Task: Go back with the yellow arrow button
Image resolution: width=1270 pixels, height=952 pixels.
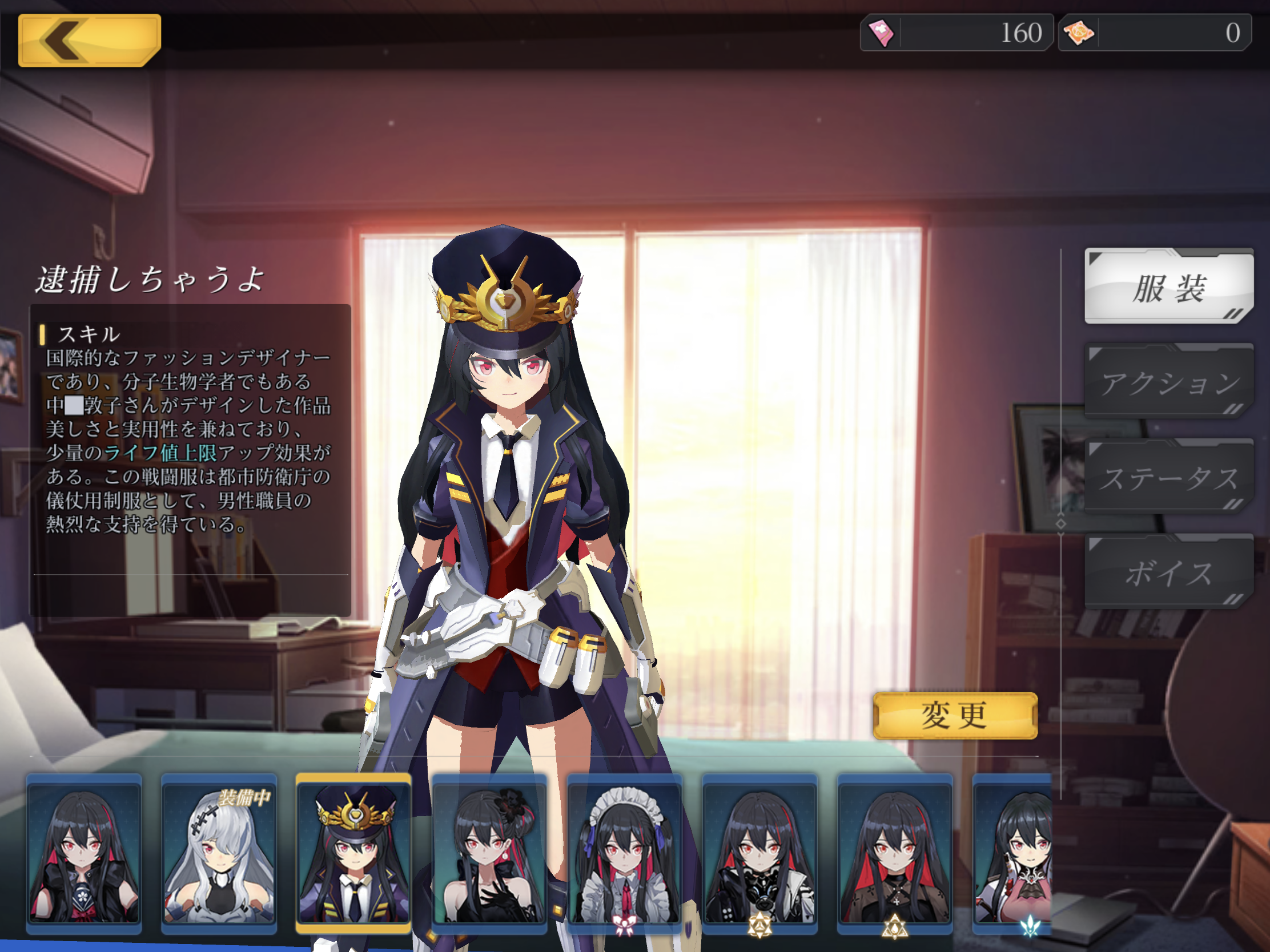Action: (x=89, y=40)
